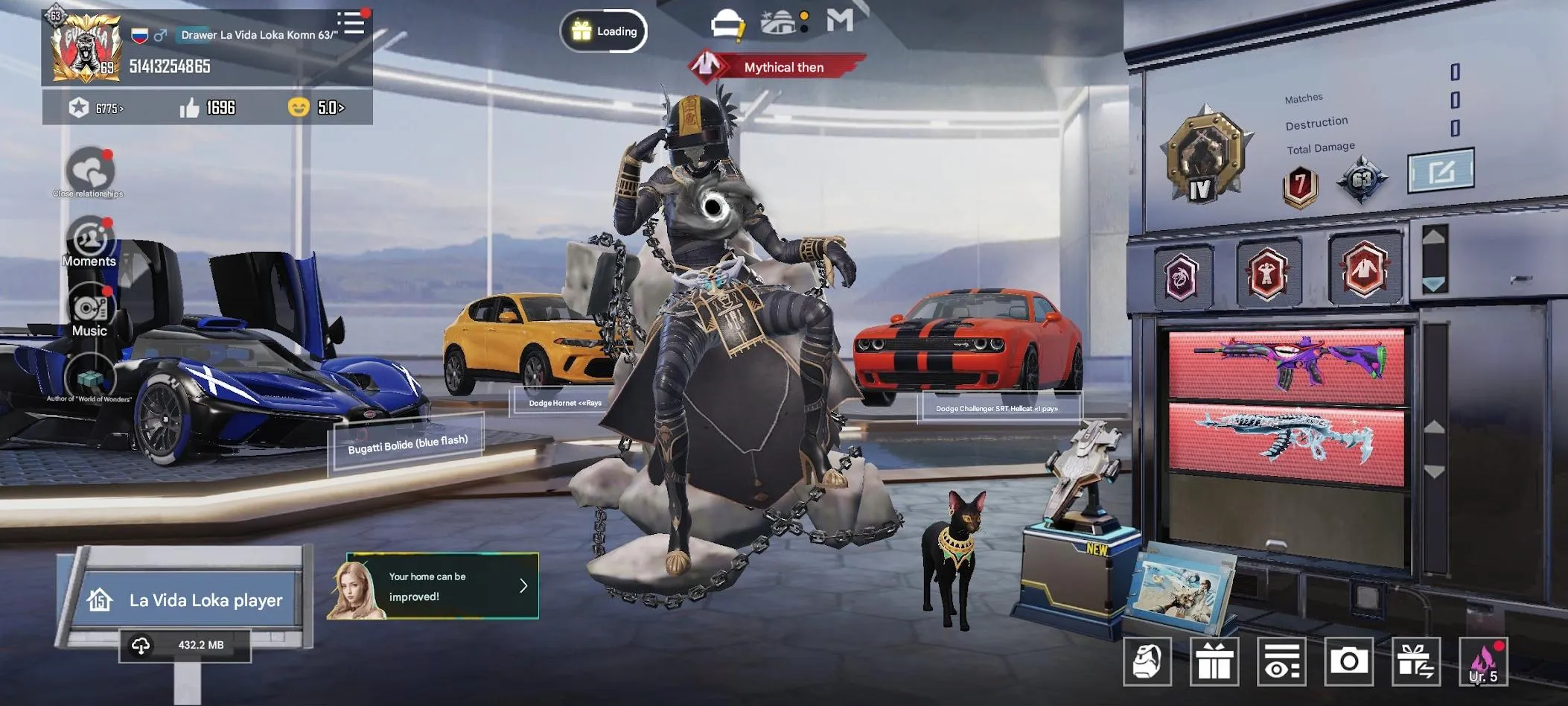
Task: Click the Mythical then title banner
Action: (x=782, y=66)
